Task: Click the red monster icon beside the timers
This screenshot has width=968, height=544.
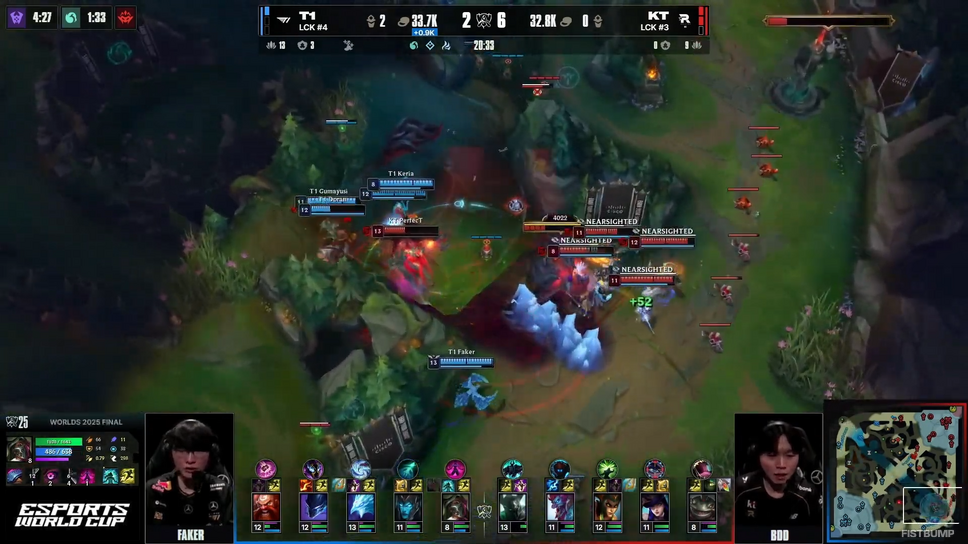Action: click(125, 18)
